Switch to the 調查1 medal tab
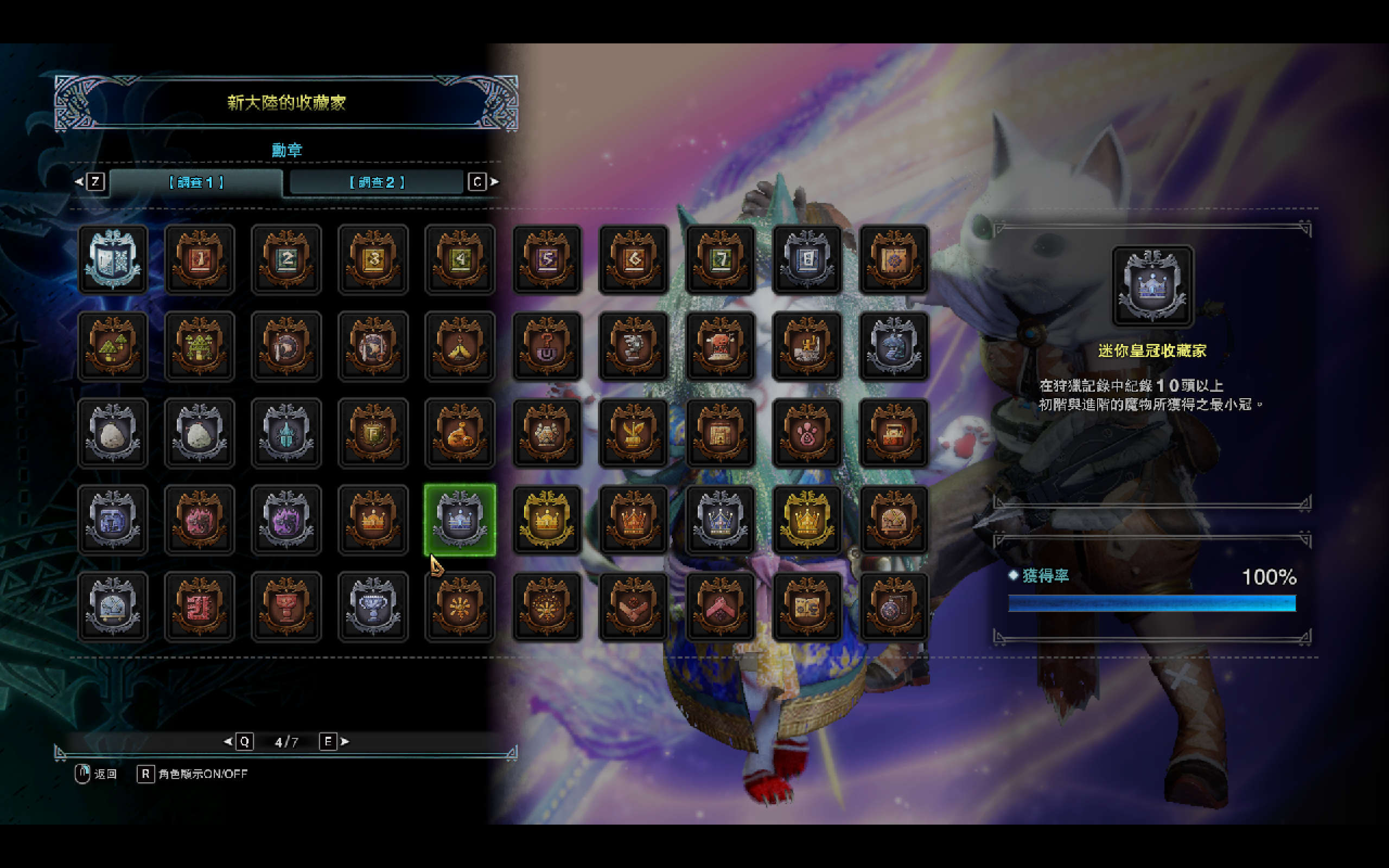 point(196,183)
